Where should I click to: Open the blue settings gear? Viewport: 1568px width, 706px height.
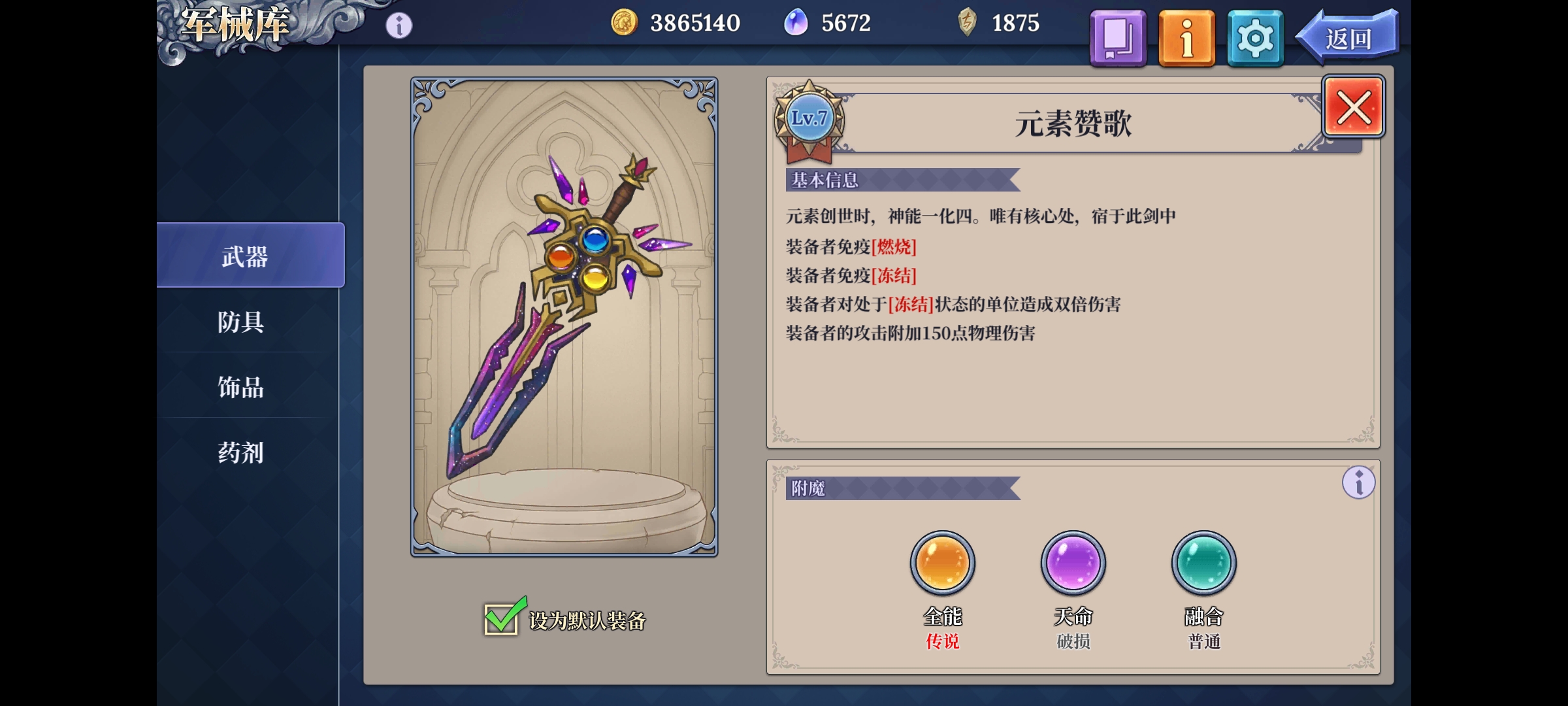[1254, 38]
